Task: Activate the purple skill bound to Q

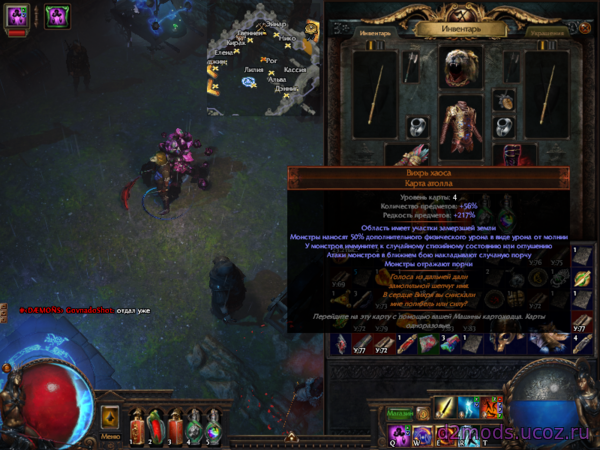Action: click(x=397, y=433)
